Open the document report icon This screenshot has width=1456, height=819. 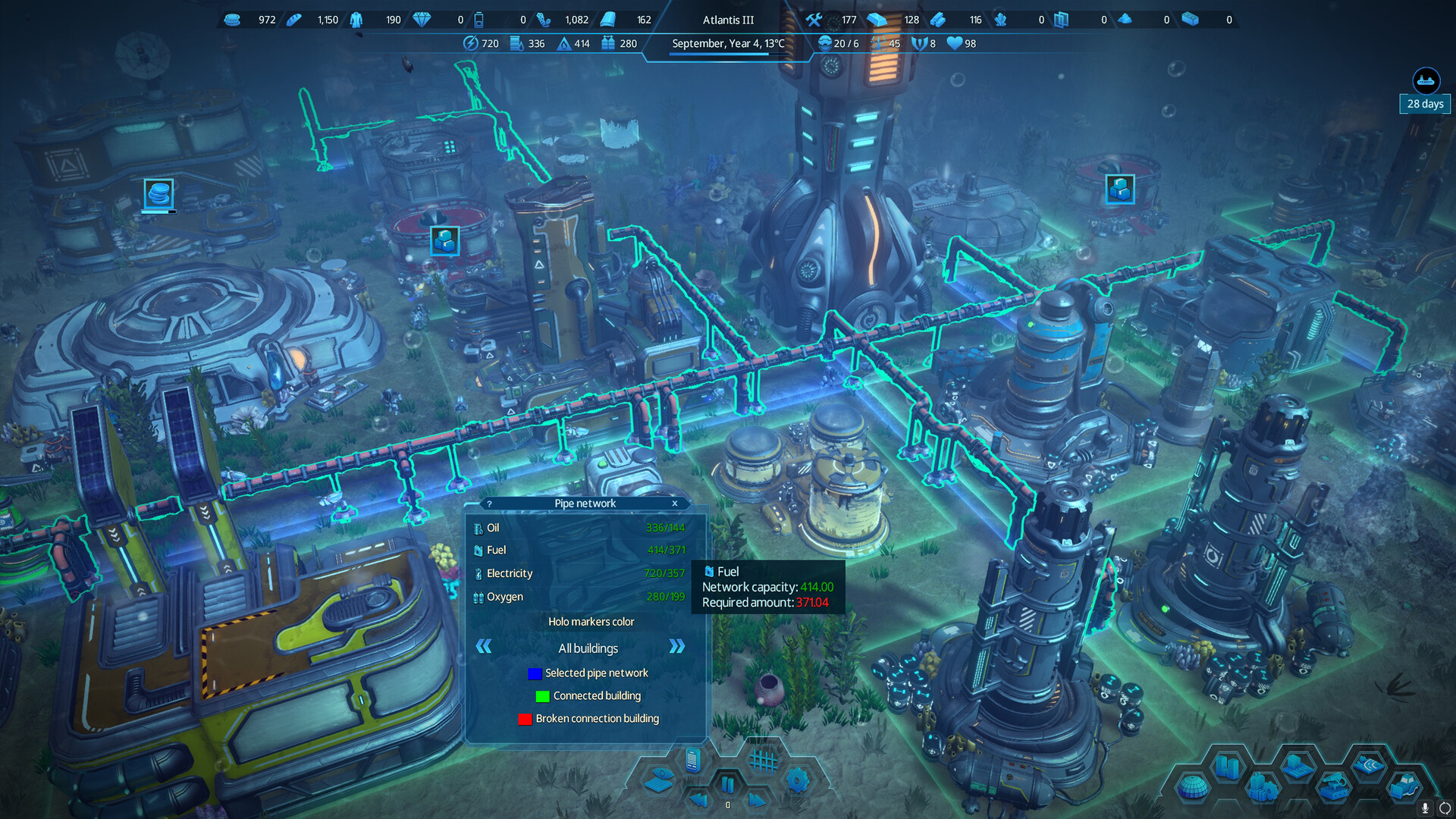pos(692,759)
